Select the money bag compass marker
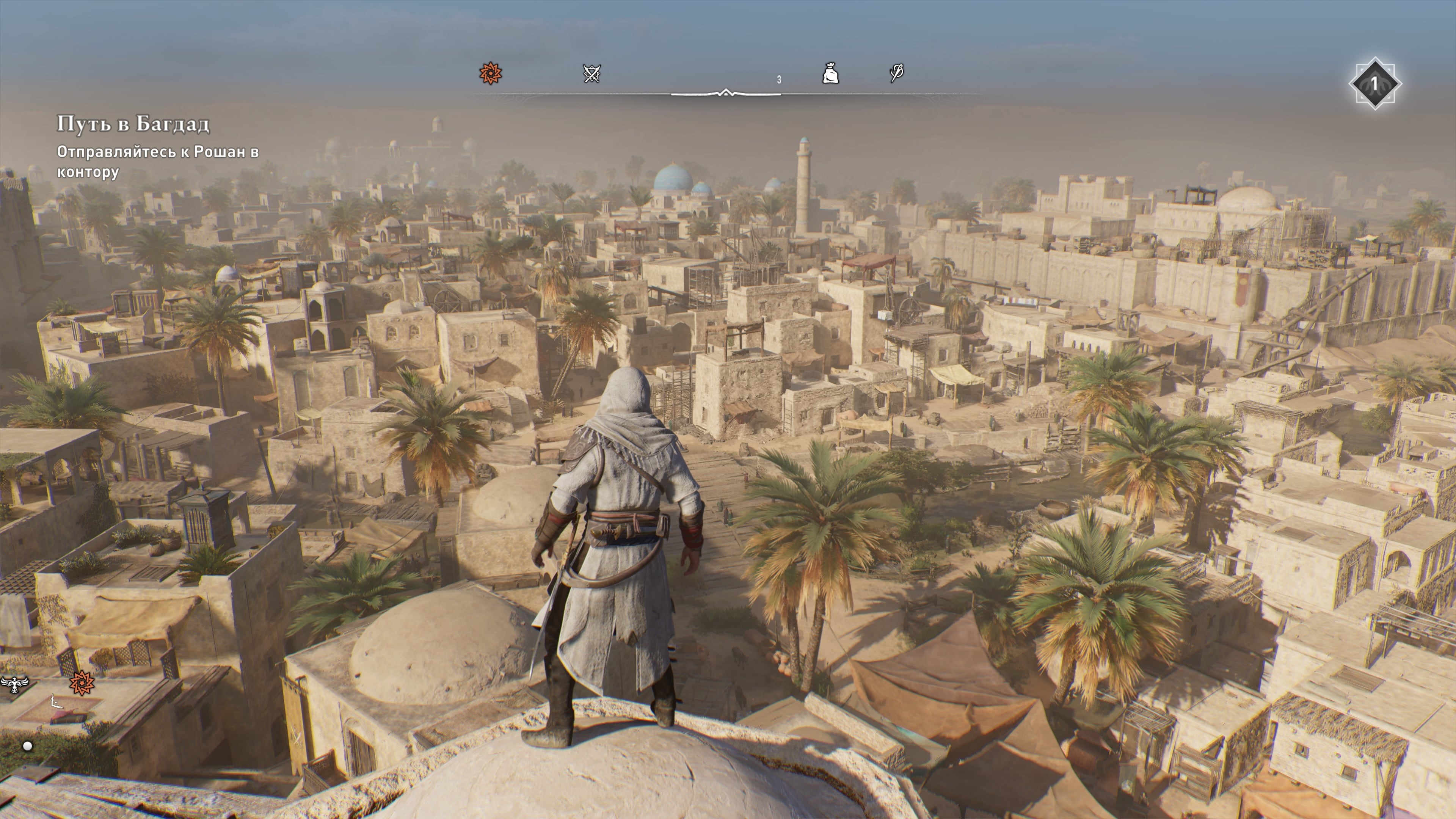The image size is (1456, 819). point(830,74)
